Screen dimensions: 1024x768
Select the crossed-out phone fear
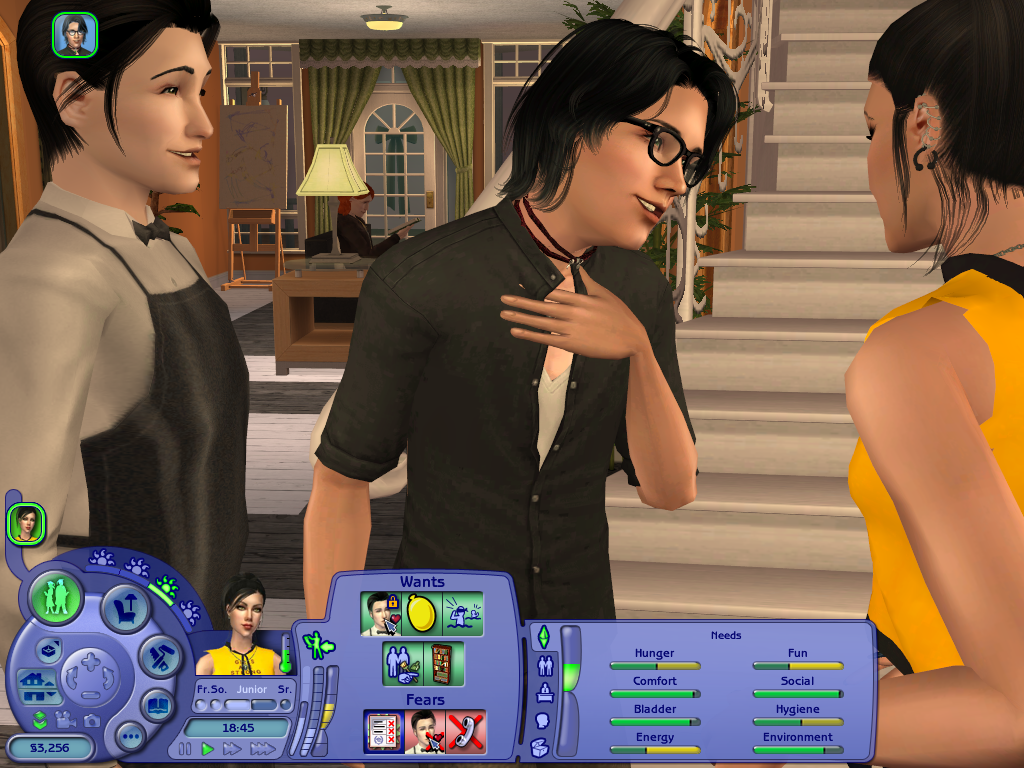coord(466,732)
